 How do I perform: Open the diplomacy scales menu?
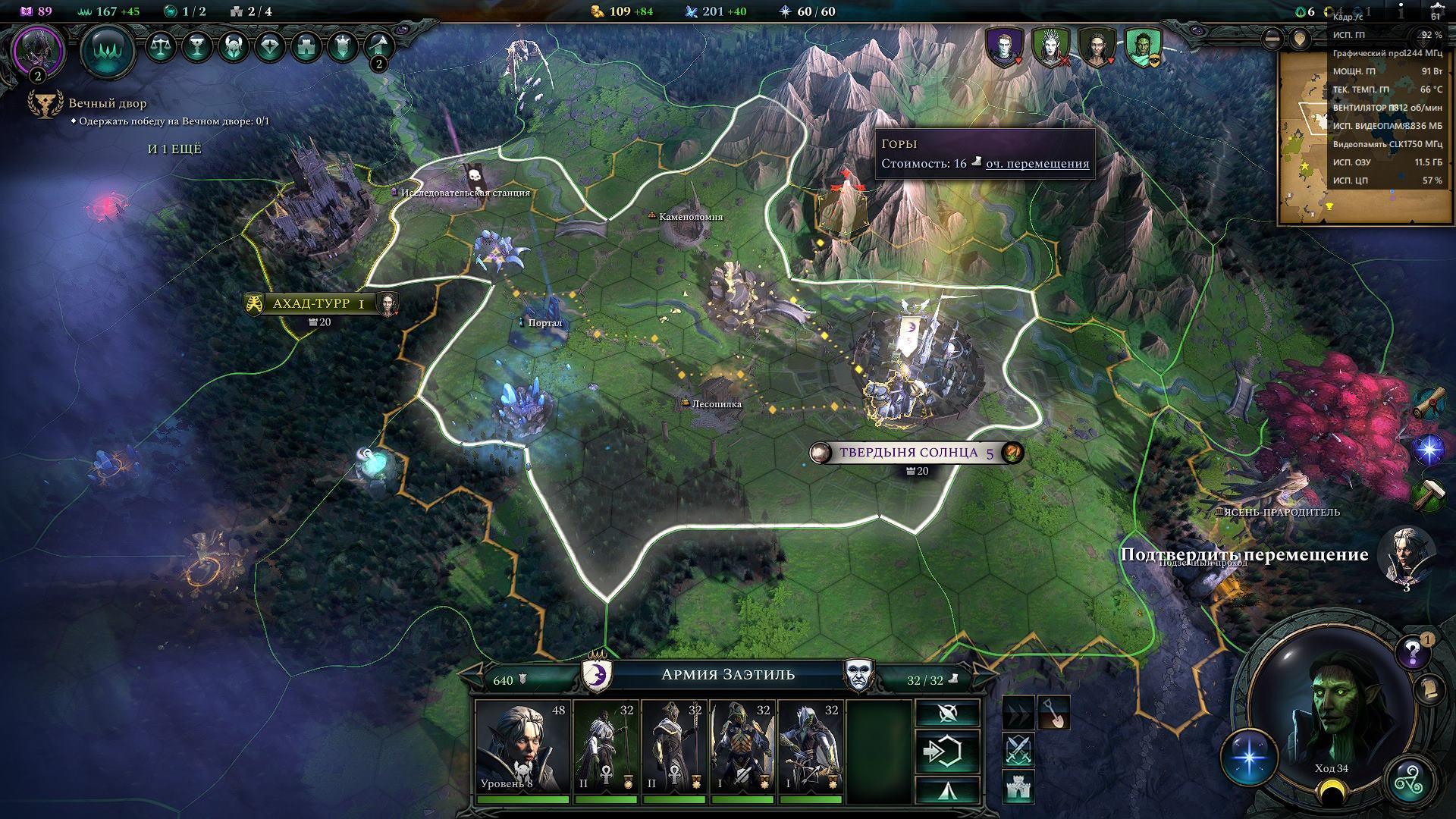click(160, 48)
